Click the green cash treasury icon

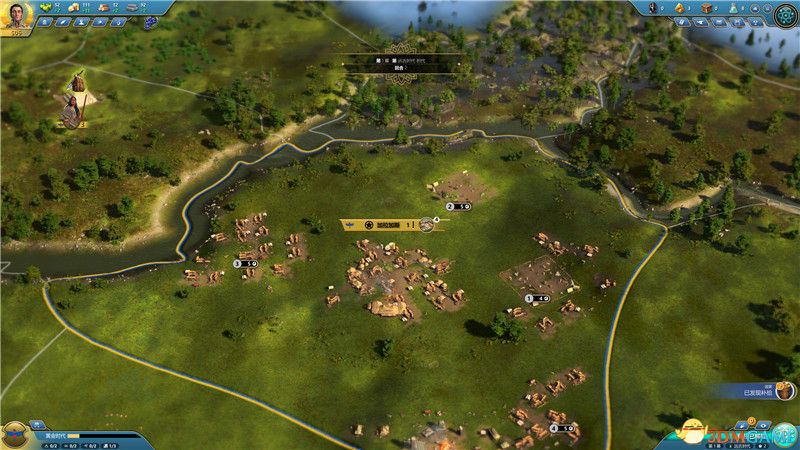(47, 7)
